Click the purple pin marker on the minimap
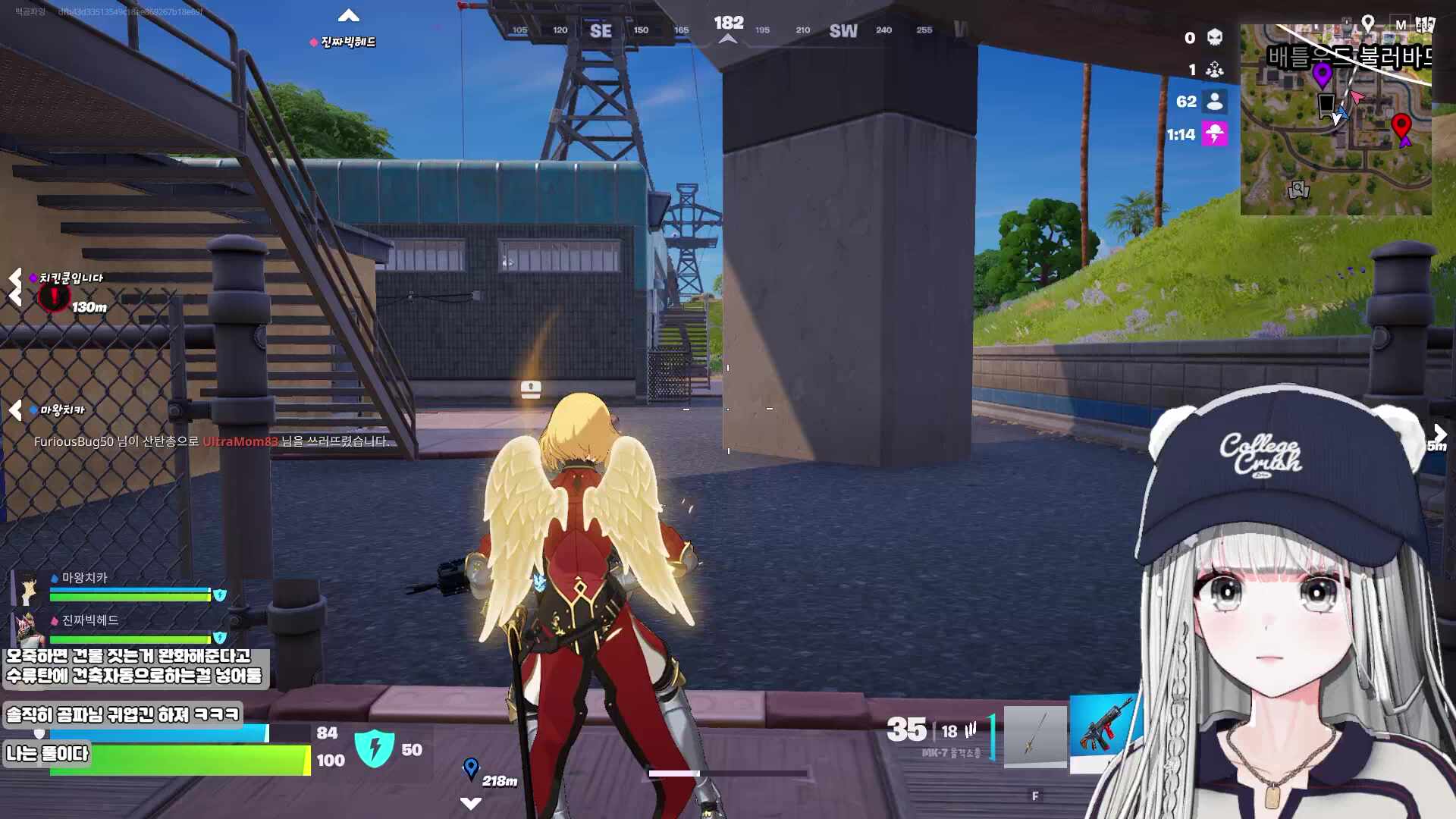 click(1322, 75)
